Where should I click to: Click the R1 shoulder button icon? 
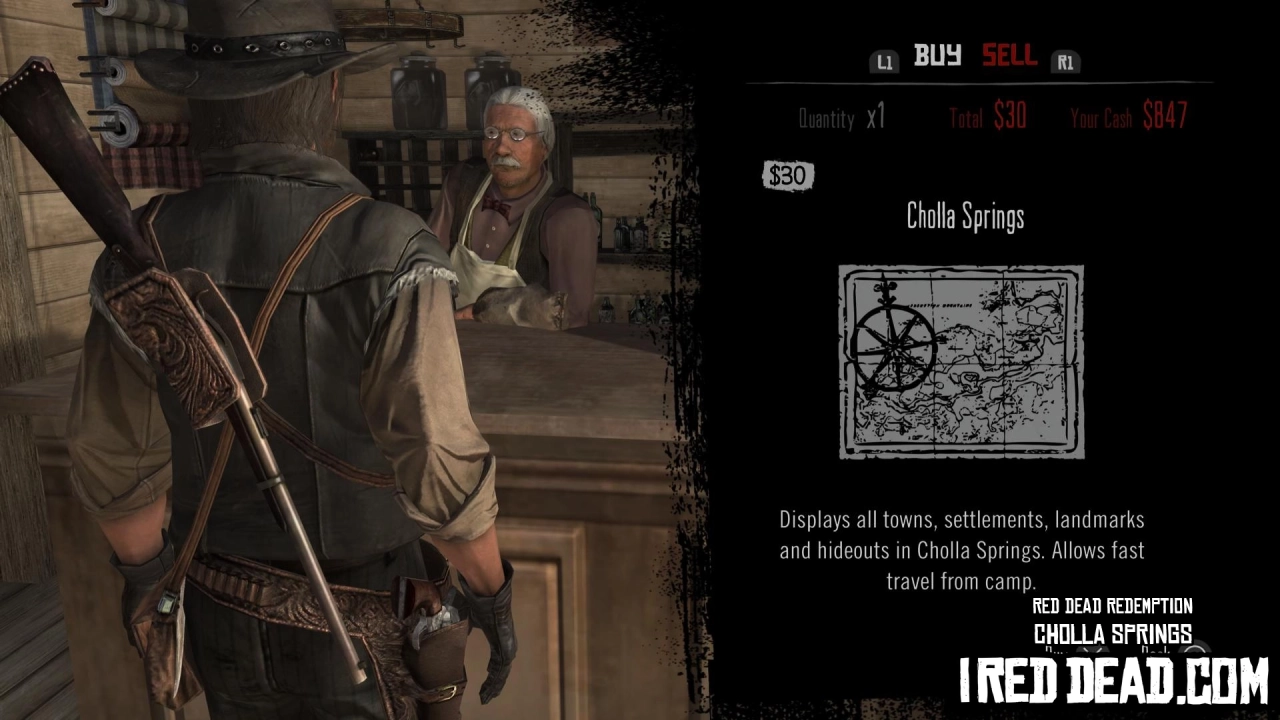[1066, 61]
